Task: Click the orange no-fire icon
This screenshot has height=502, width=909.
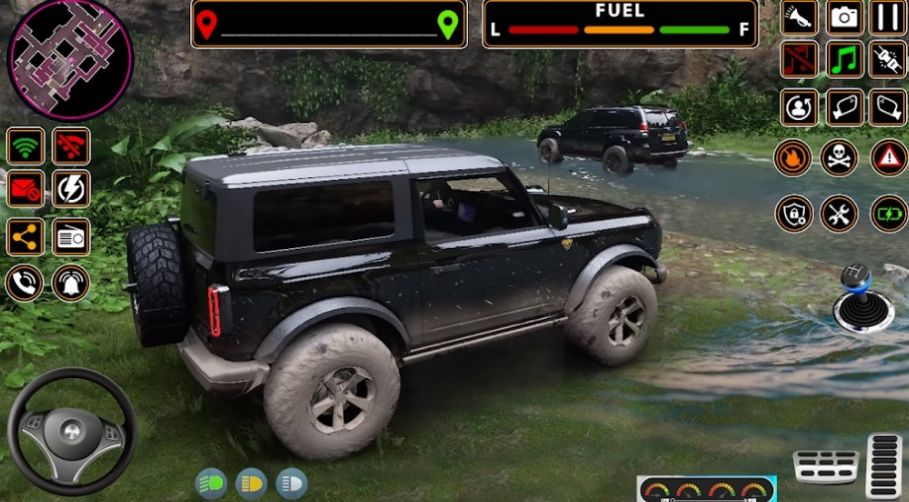Action: tap(793, 157)
